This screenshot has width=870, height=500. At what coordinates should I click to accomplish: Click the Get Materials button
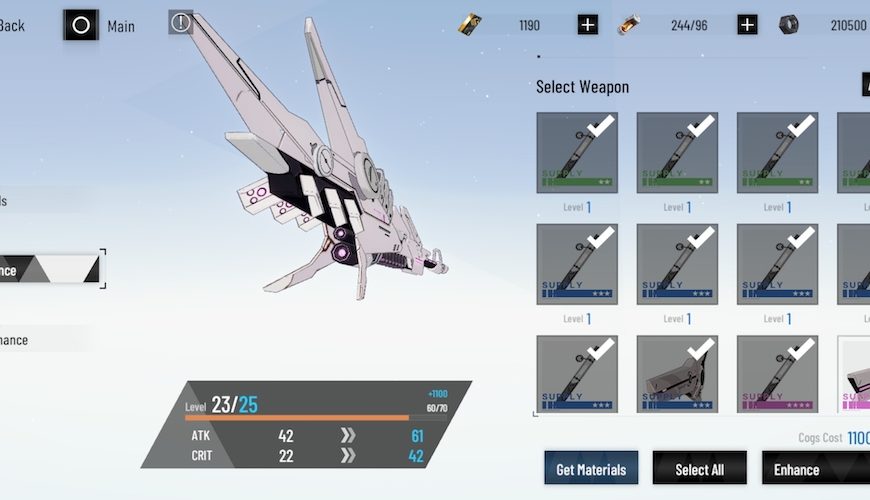591,469
